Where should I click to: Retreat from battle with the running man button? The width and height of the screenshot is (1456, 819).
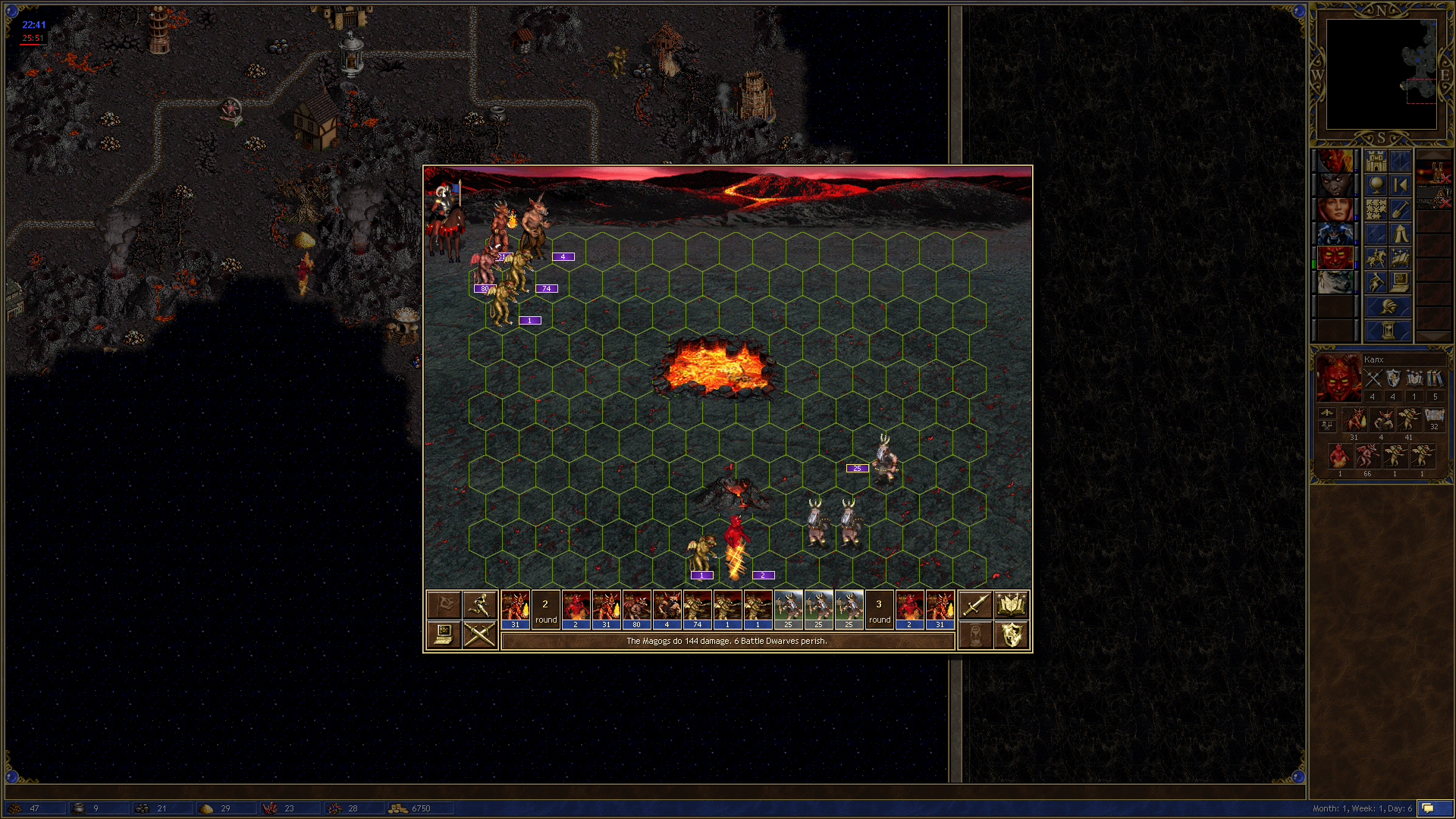(x=480, y=605)
